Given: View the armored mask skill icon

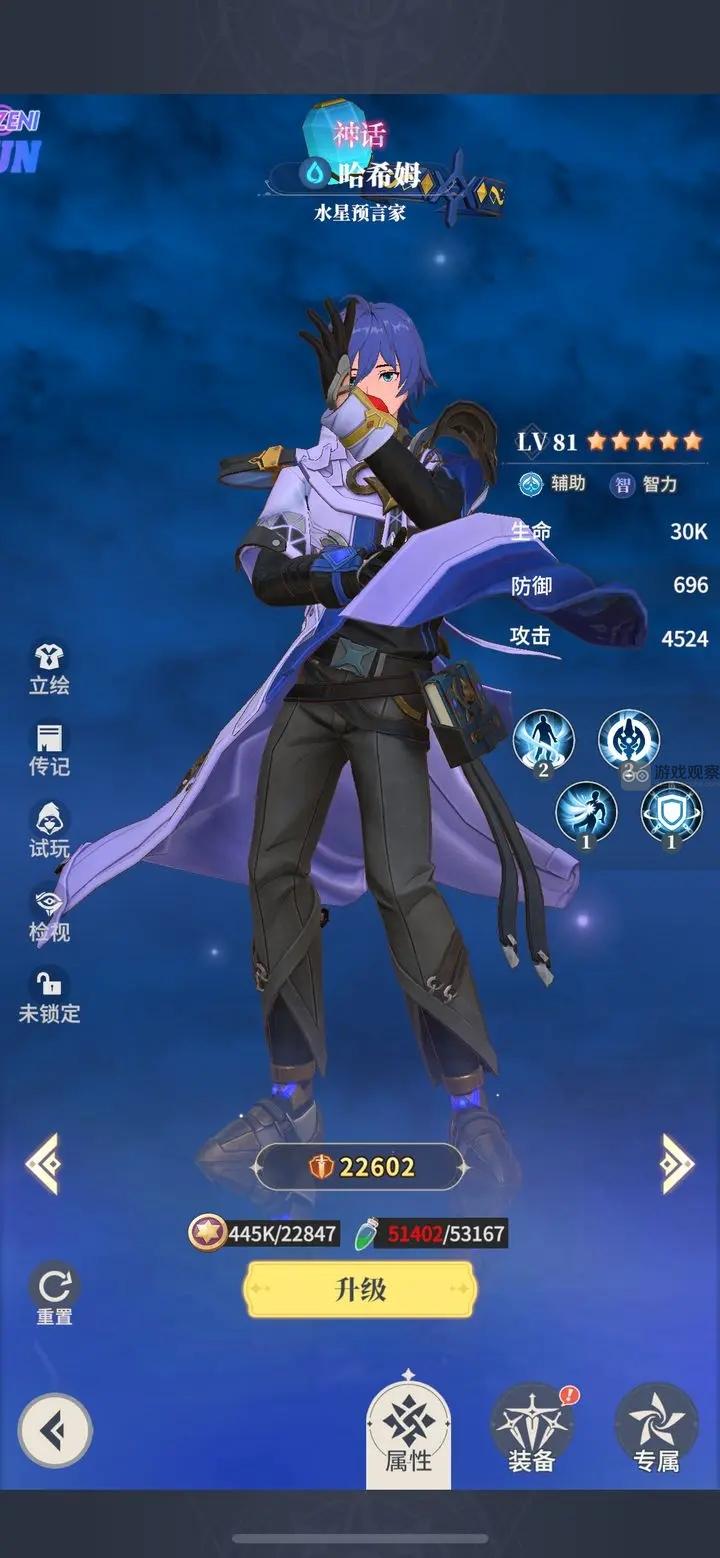Looking at the screenshot, I should point(628,740).
